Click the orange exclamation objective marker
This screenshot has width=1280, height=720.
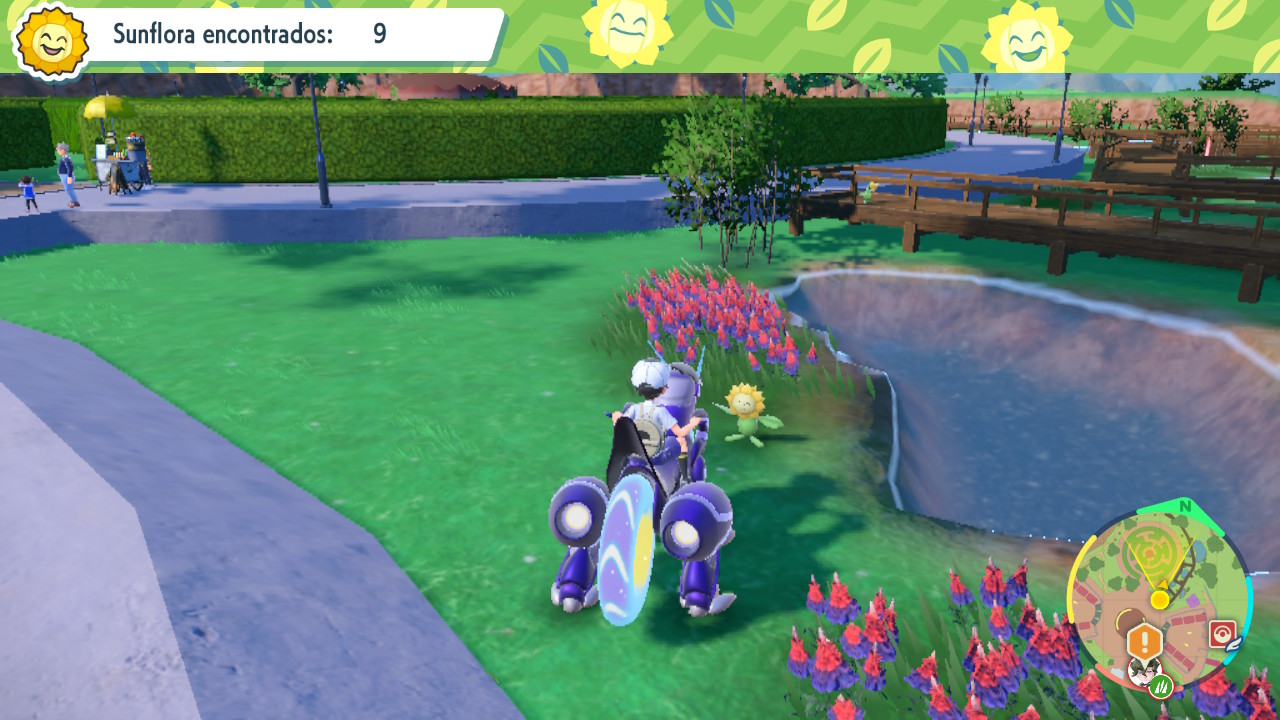pos(1144,641)
